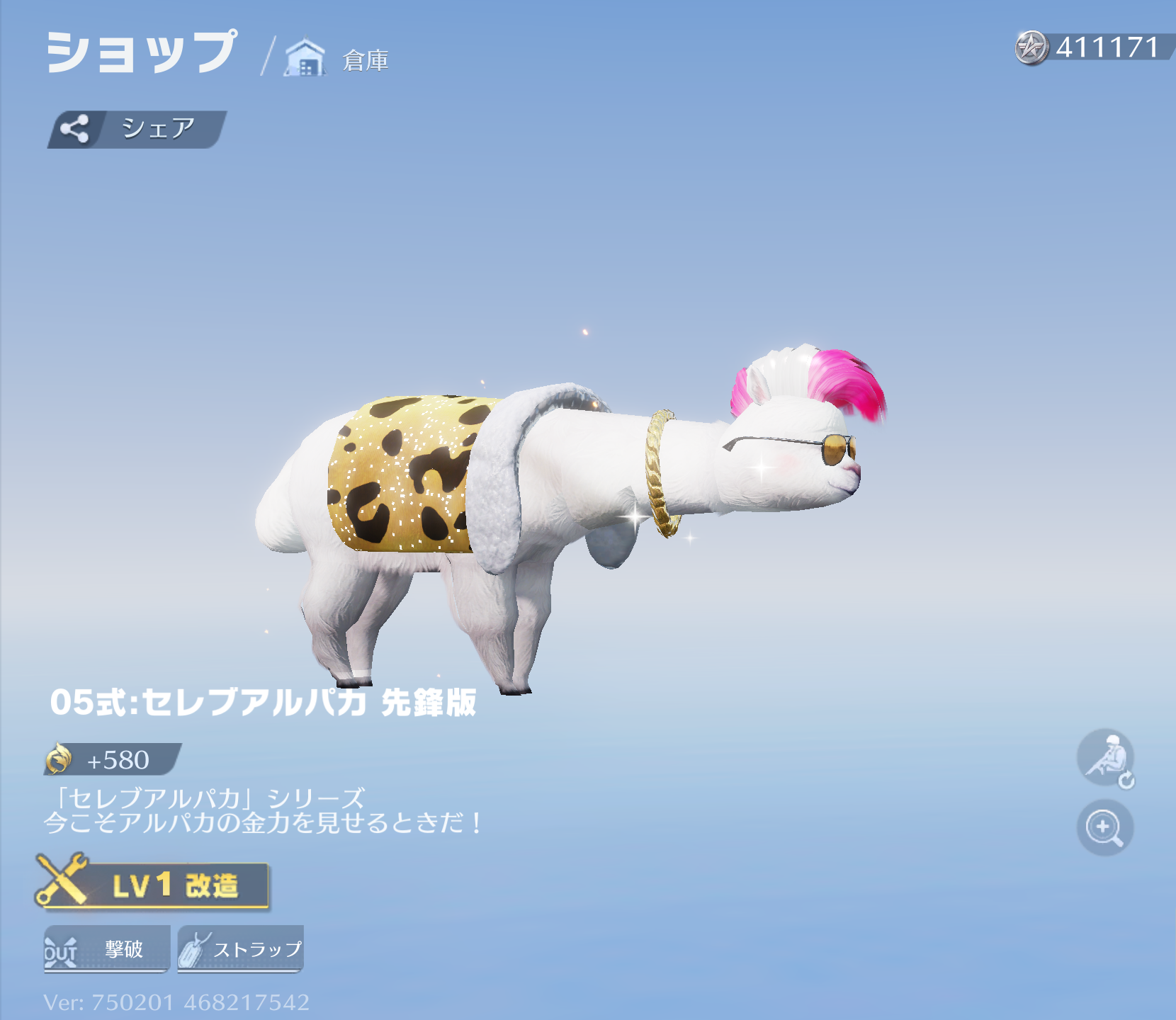Open the 倉庫 warehouse tab

click(338, 59)
